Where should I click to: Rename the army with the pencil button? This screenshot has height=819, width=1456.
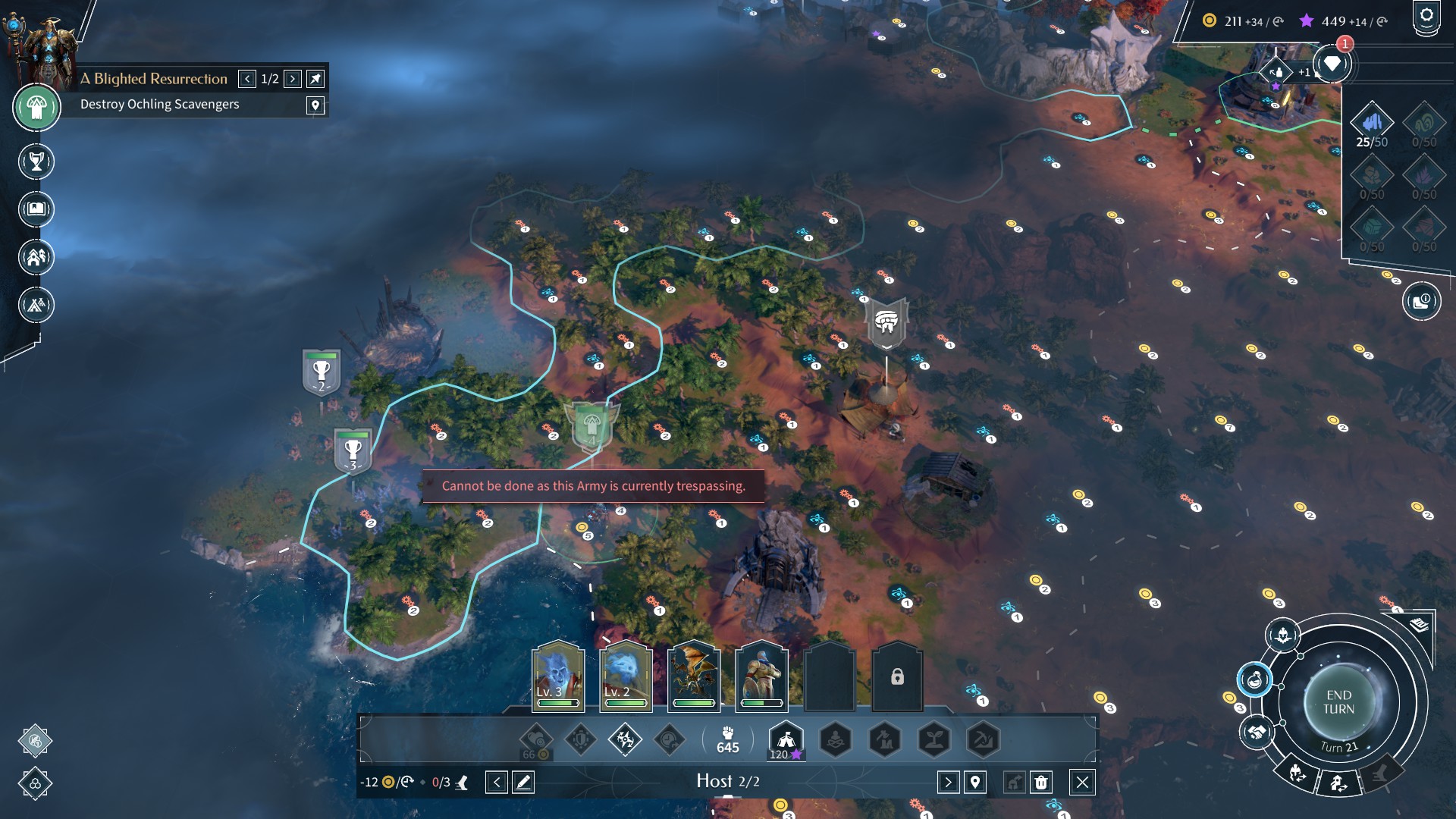523,782
